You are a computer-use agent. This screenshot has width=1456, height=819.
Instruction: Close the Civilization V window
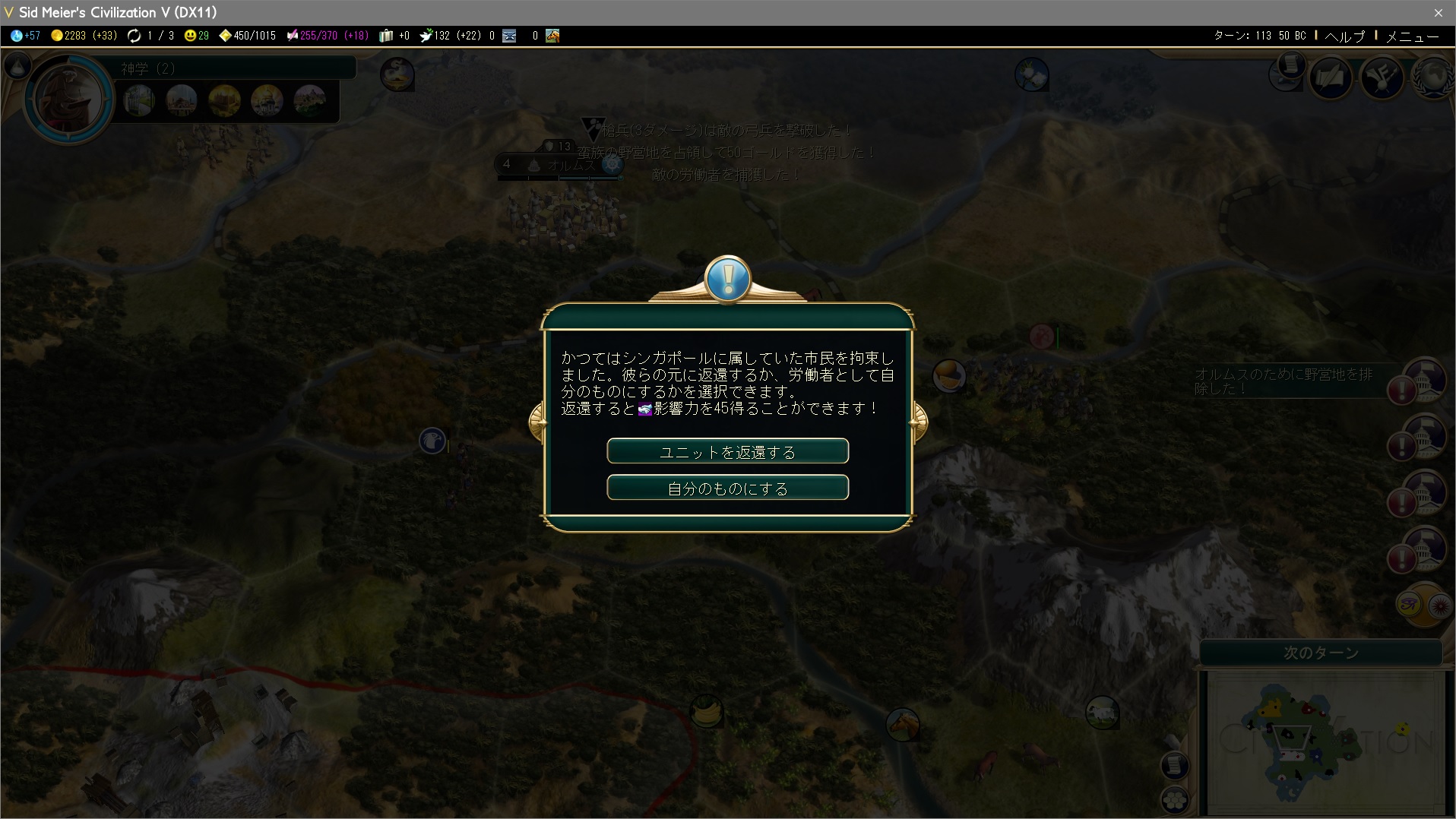click(x=1438, y=12)
